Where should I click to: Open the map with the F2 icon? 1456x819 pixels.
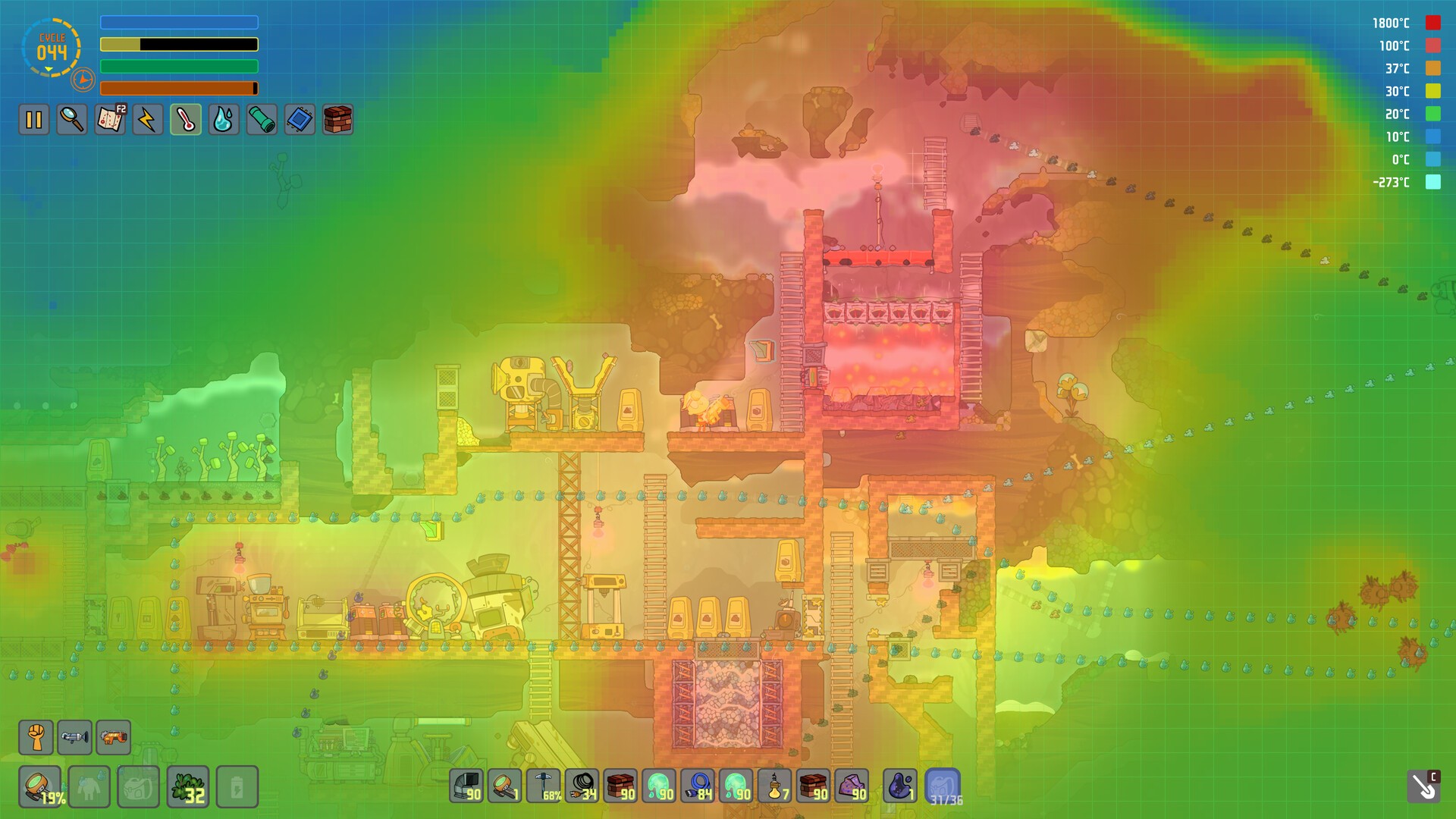point(110,120)
